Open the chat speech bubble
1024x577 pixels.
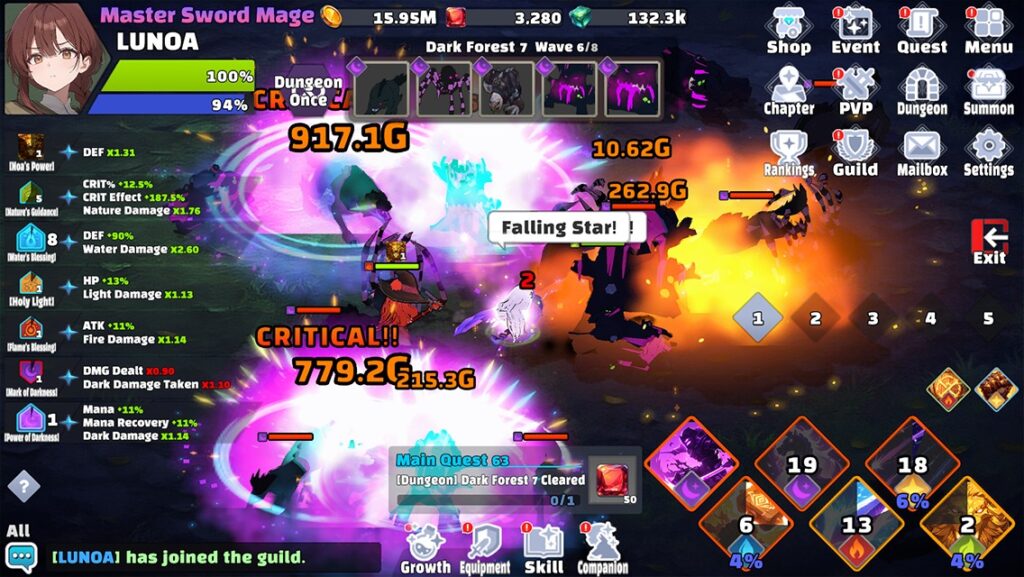(21, 557)
